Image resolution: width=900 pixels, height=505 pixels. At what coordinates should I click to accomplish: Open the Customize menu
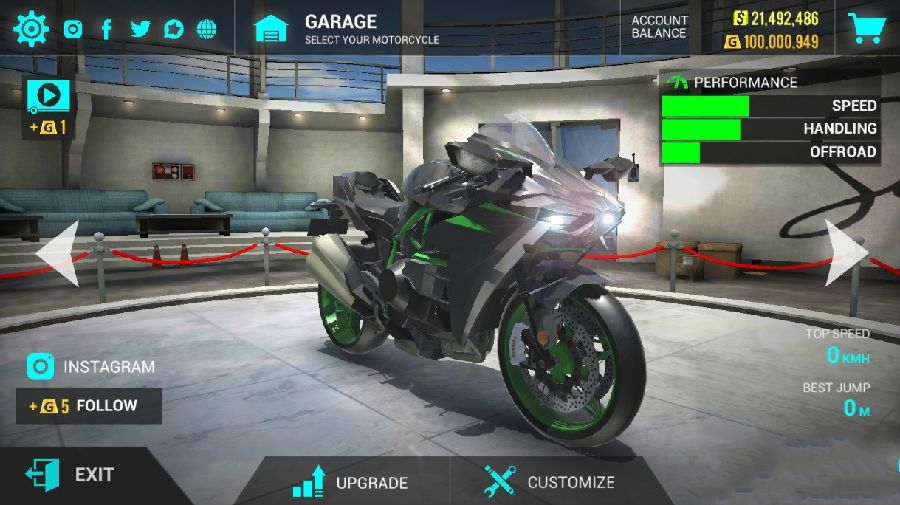tap(550, 481)
